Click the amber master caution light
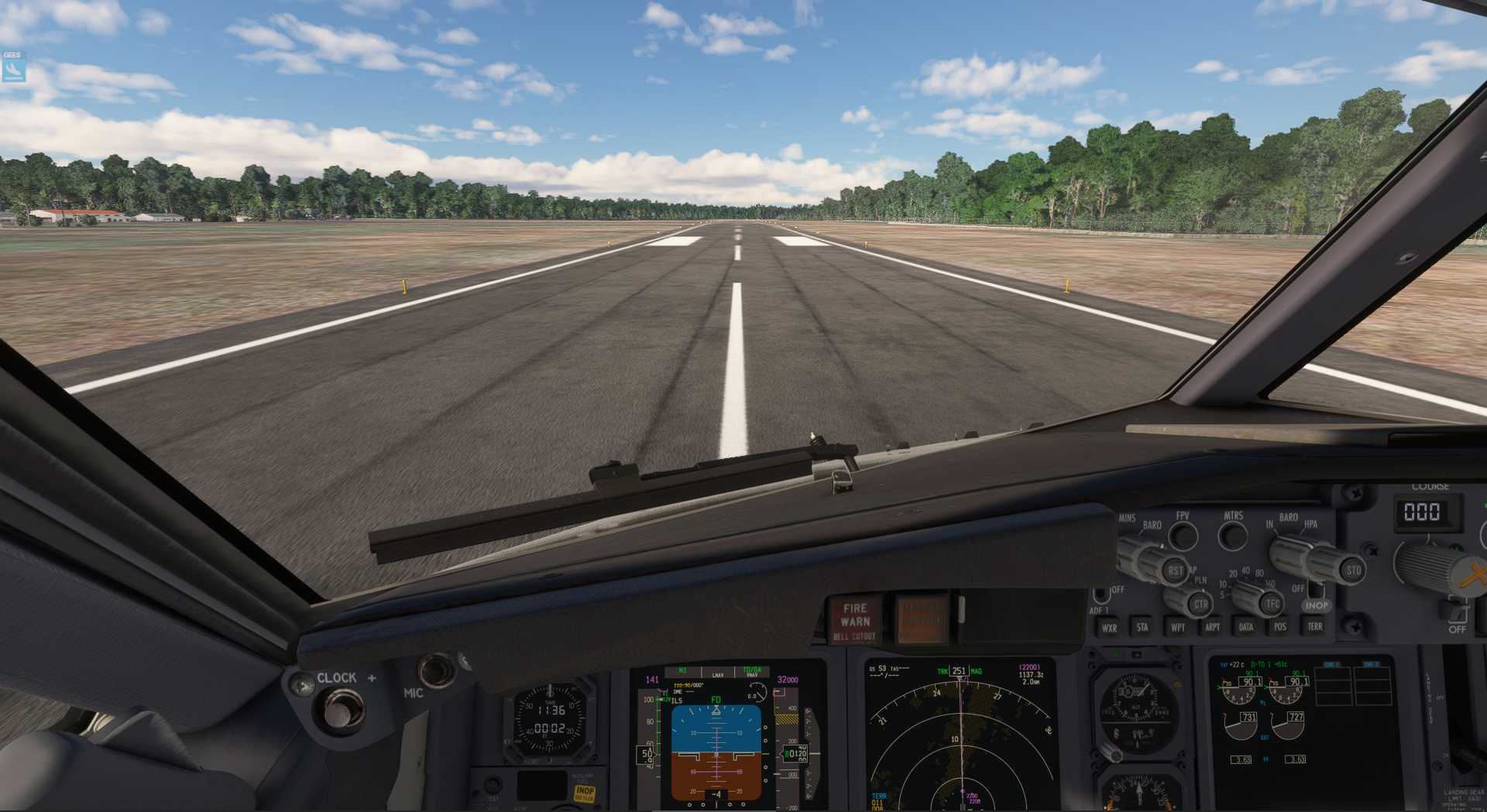 coord(922,620)
